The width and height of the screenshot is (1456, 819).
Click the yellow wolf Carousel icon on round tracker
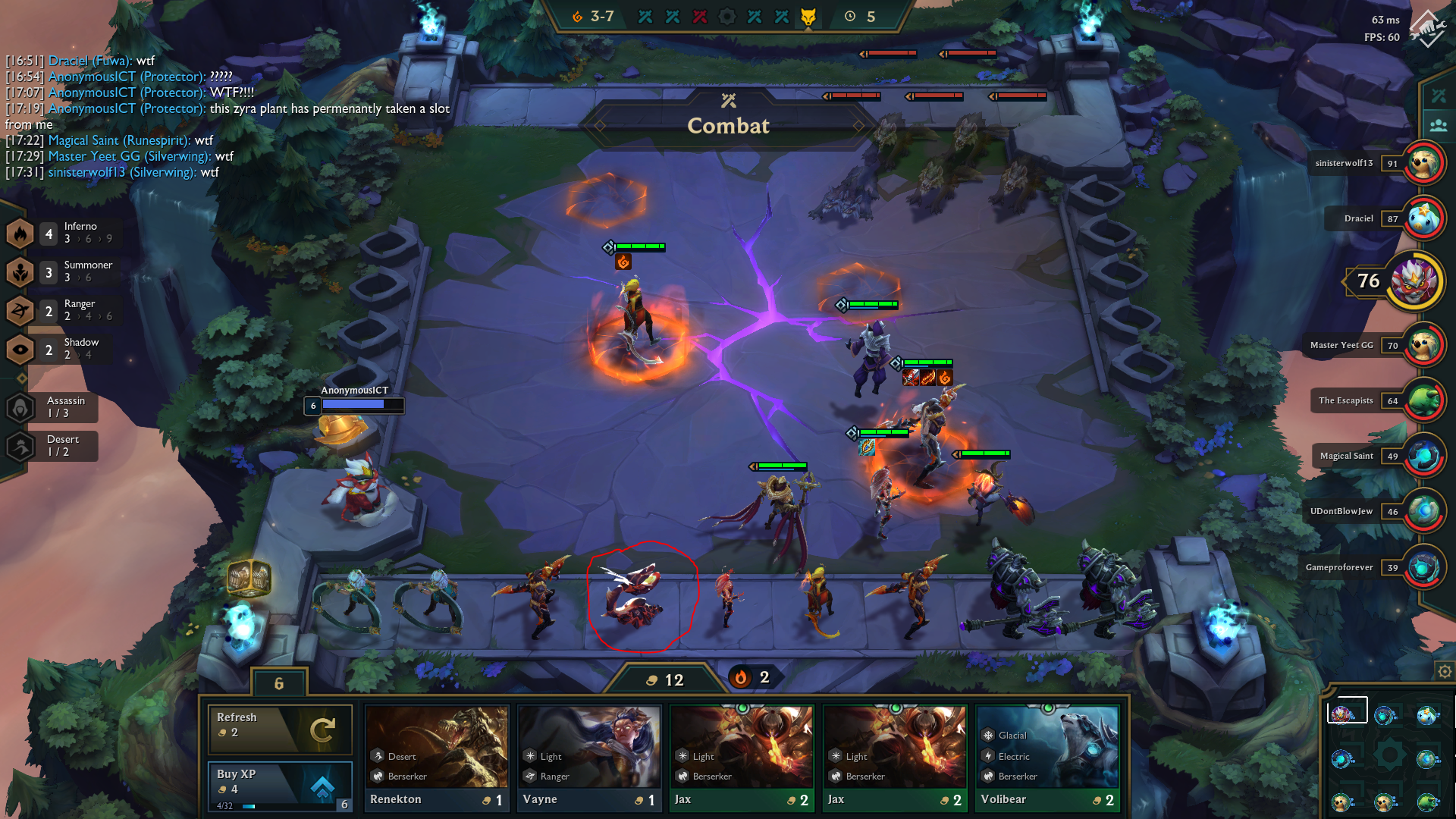pos(808,15)
